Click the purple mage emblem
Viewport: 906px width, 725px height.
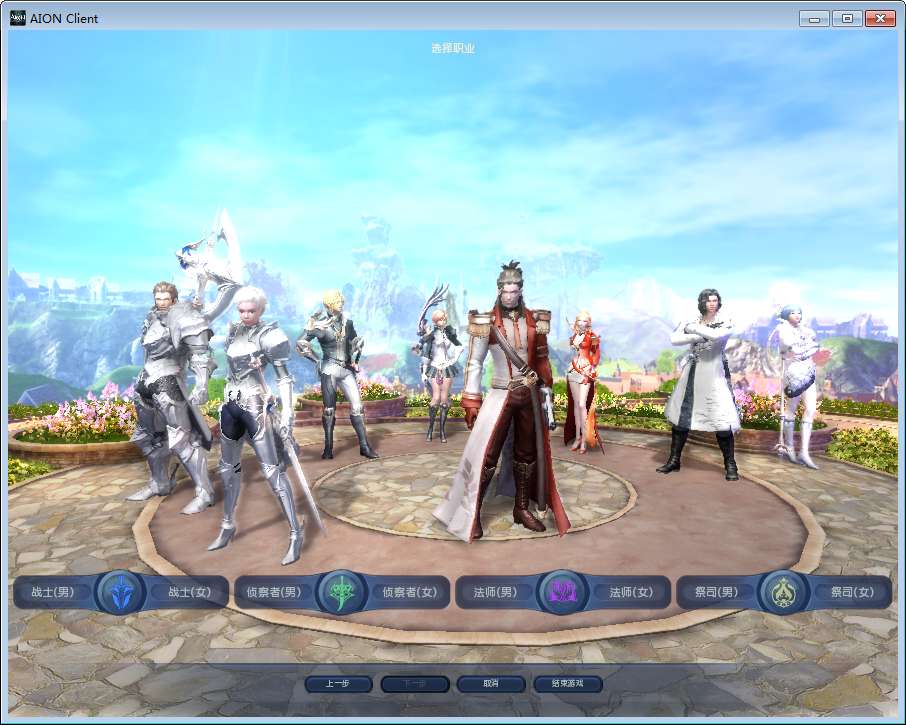pyautogui.click(x=563, y=592)
